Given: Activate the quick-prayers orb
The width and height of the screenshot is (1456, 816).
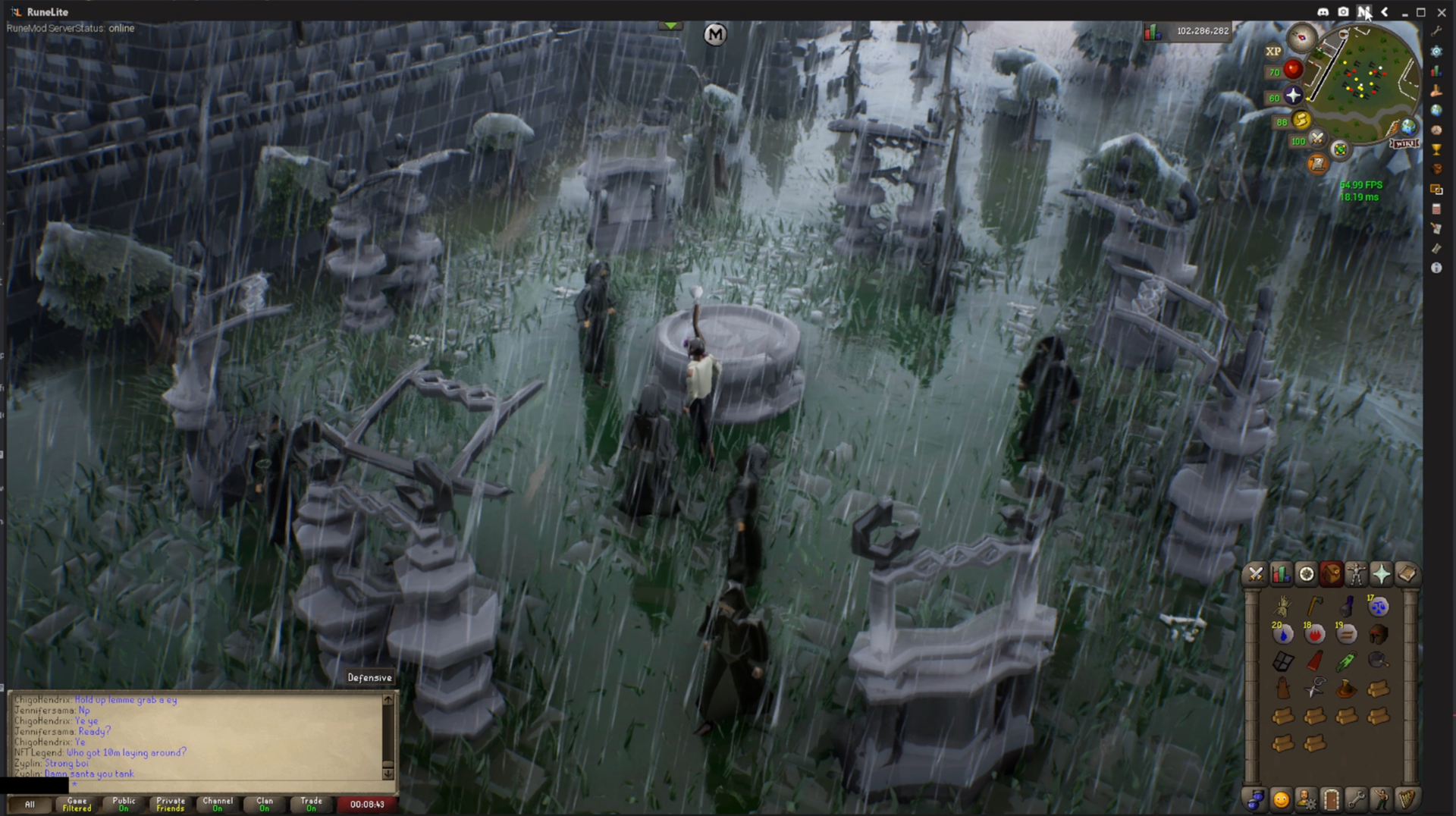Looking at the screenshot, I should 1293,96.
